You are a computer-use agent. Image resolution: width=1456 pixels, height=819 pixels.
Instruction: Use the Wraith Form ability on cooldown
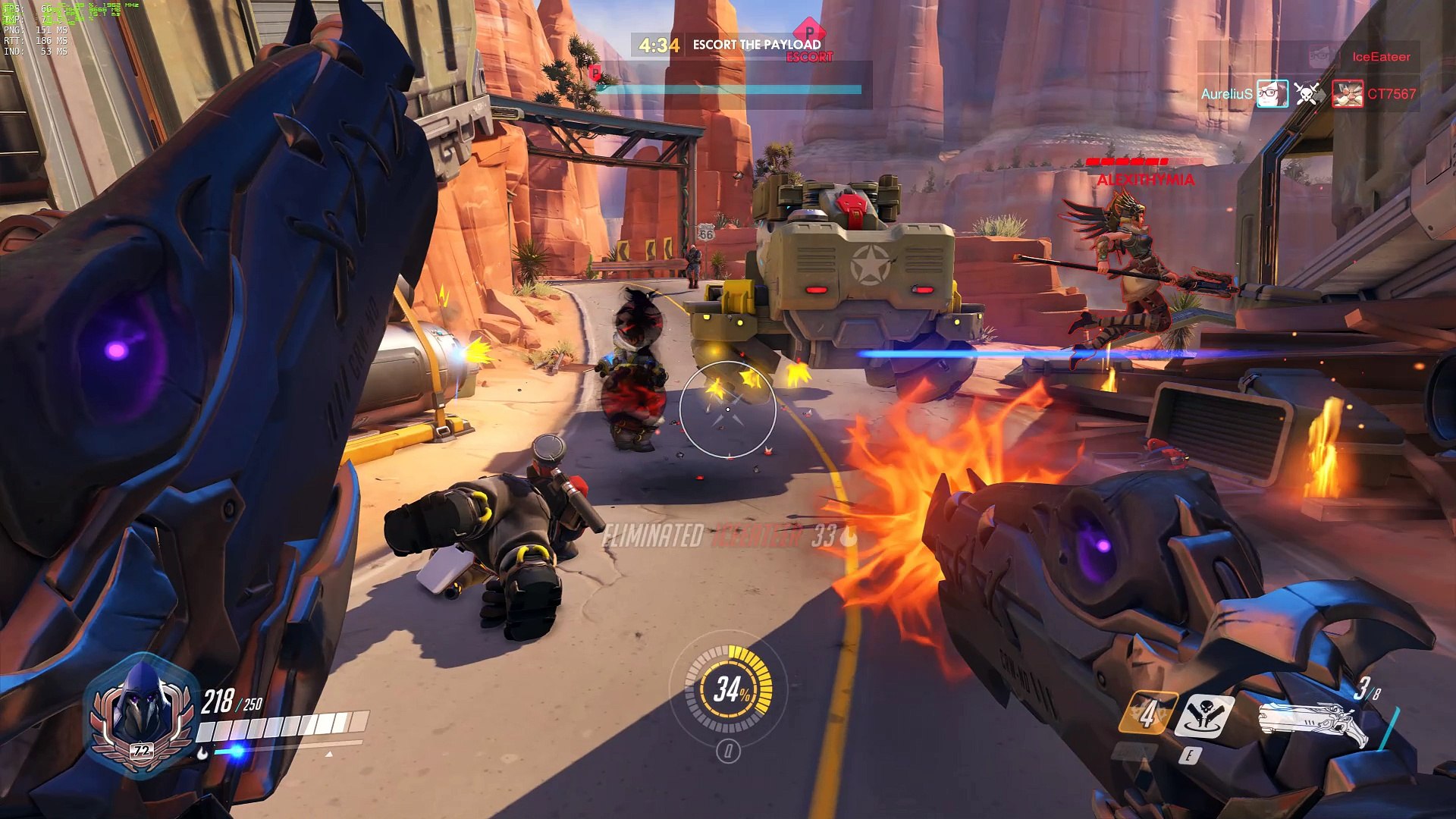(1147, 713)
